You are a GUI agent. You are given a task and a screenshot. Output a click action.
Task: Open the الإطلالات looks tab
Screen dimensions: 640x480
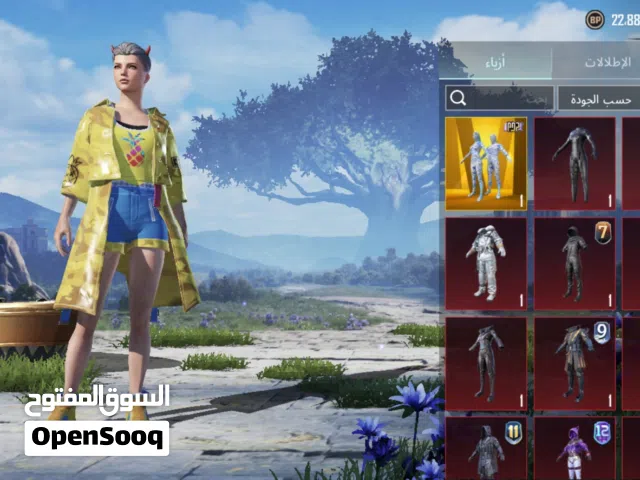(603, 61)
